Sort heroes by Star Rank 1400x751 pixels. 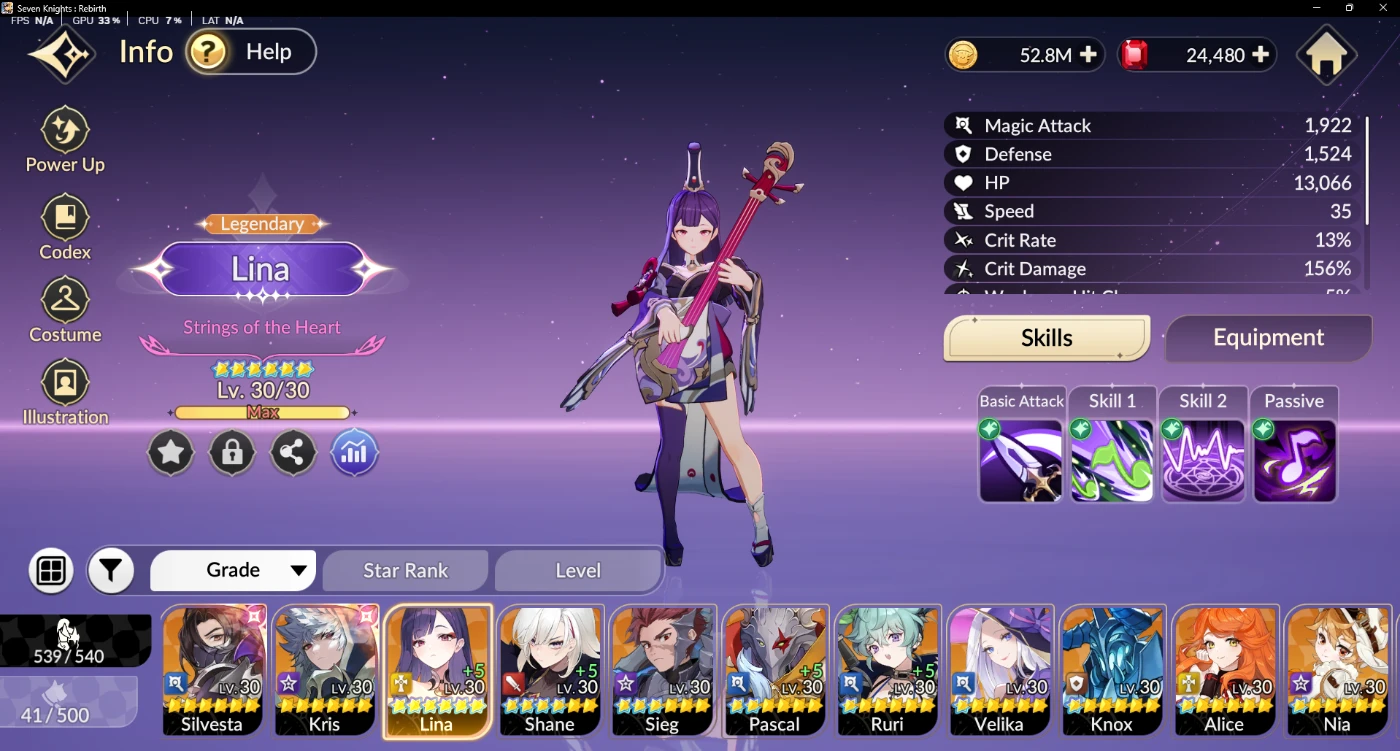pyautogui.click(x=405, y=571)
